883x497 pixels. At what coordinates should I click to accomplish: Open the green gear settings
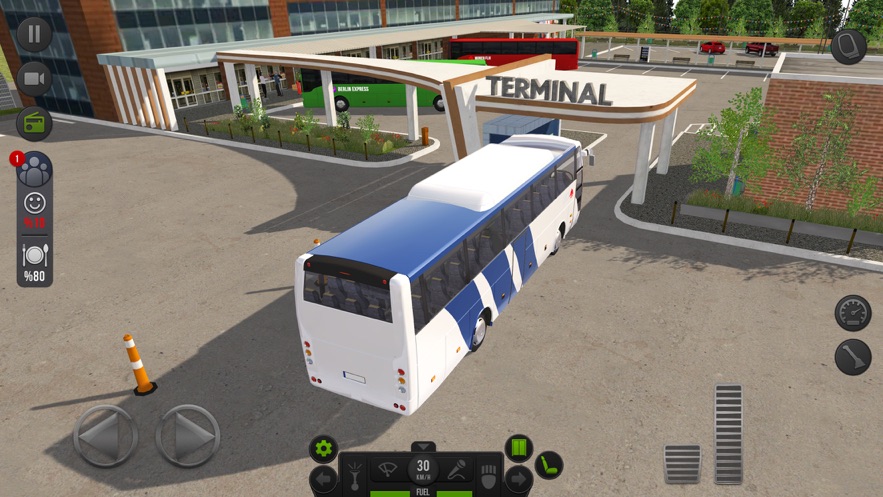[x=323, y=448]
